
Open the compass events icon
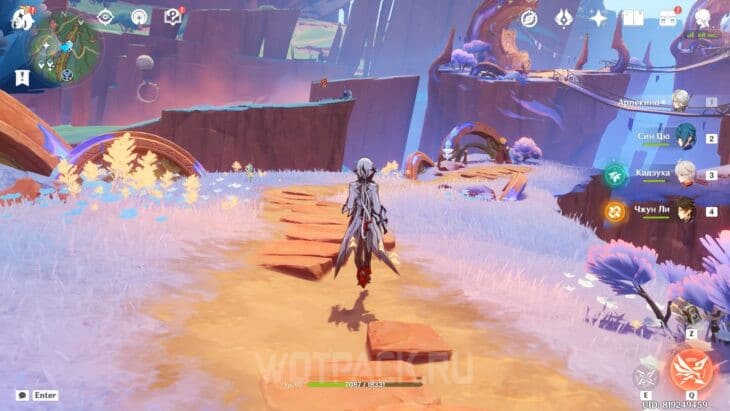point(529,18)
